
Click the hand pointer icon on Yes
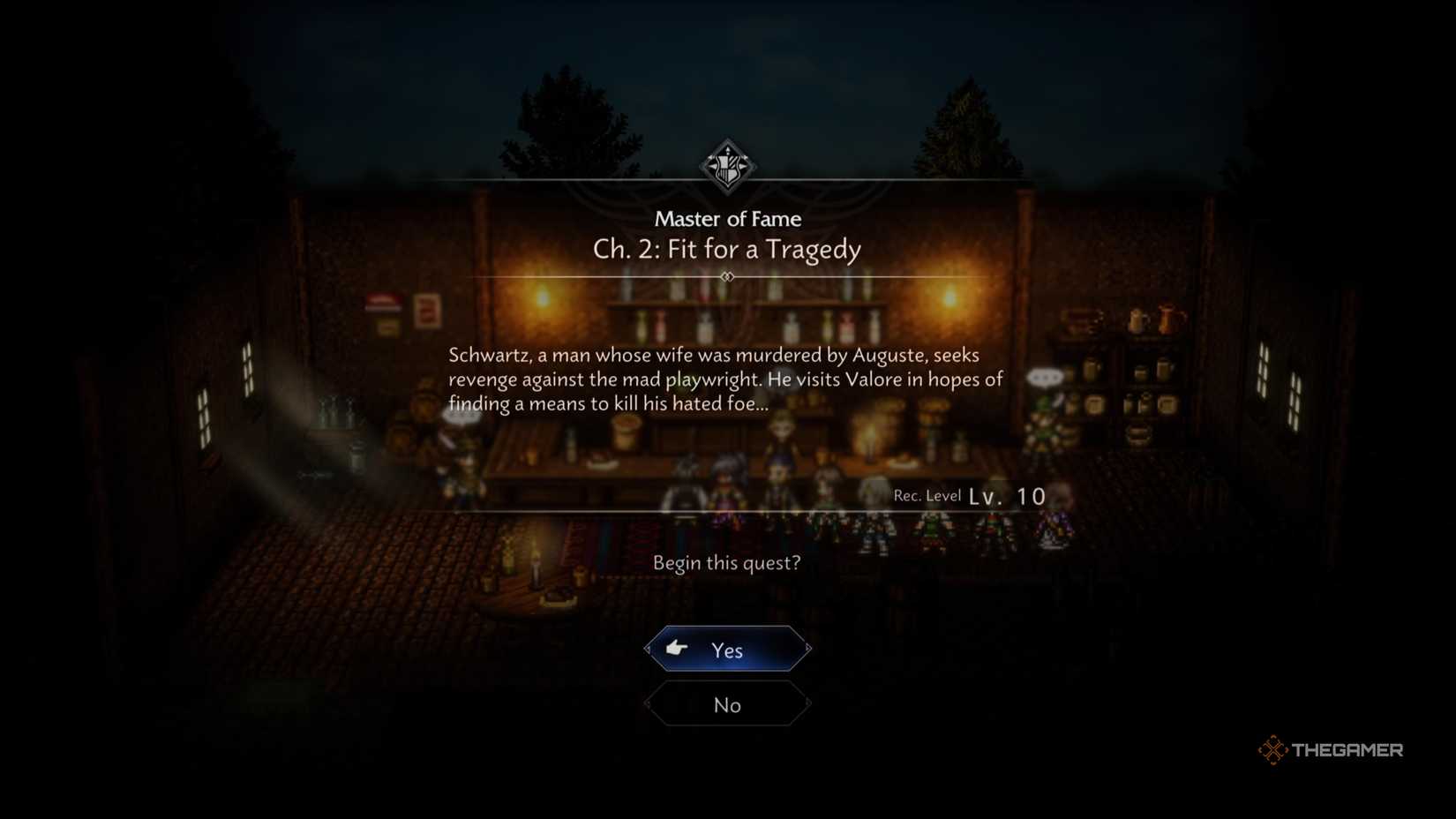(675, 649)
